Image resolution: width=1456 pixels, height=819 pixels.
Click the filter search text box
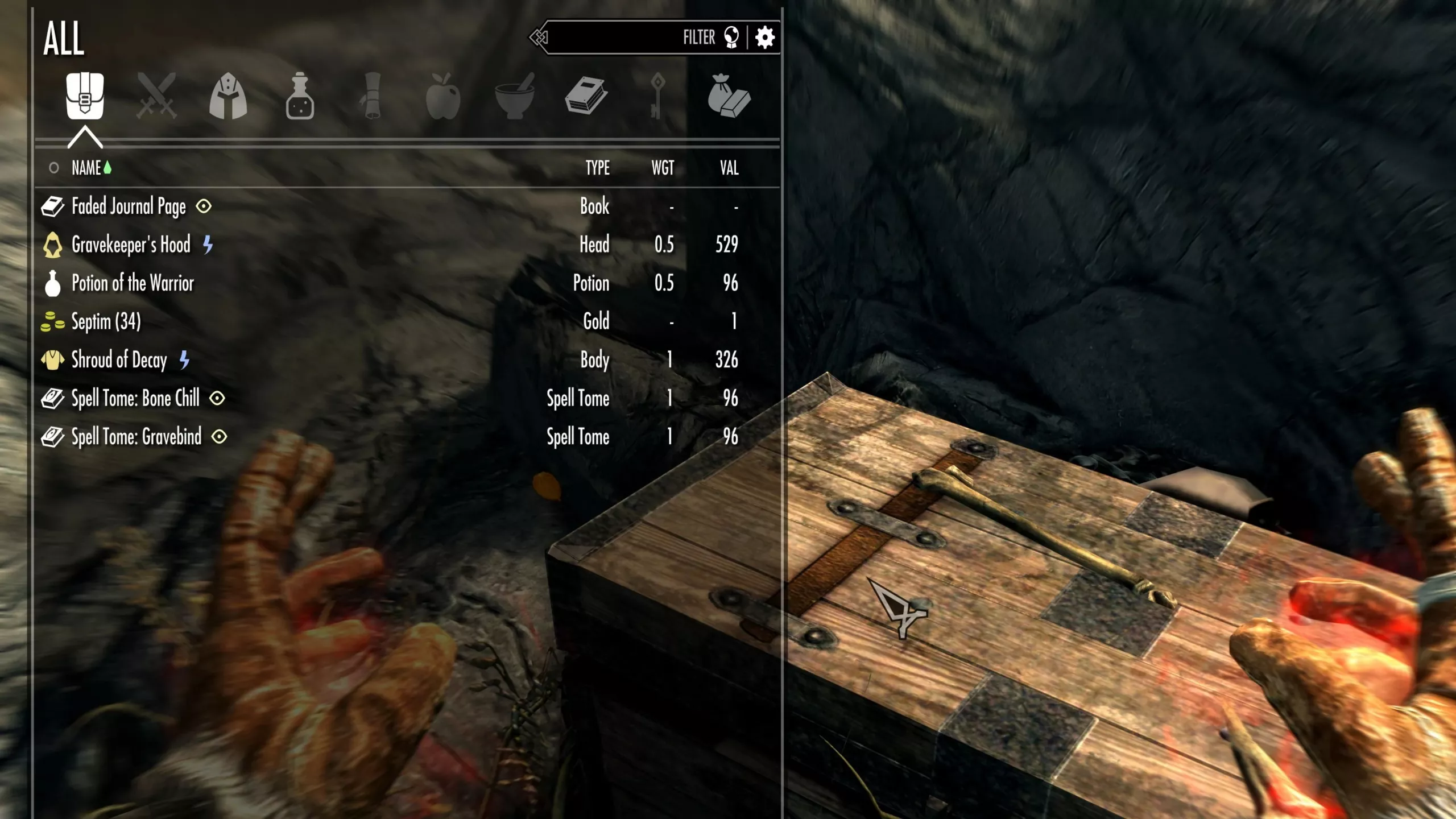coord(614,38)
